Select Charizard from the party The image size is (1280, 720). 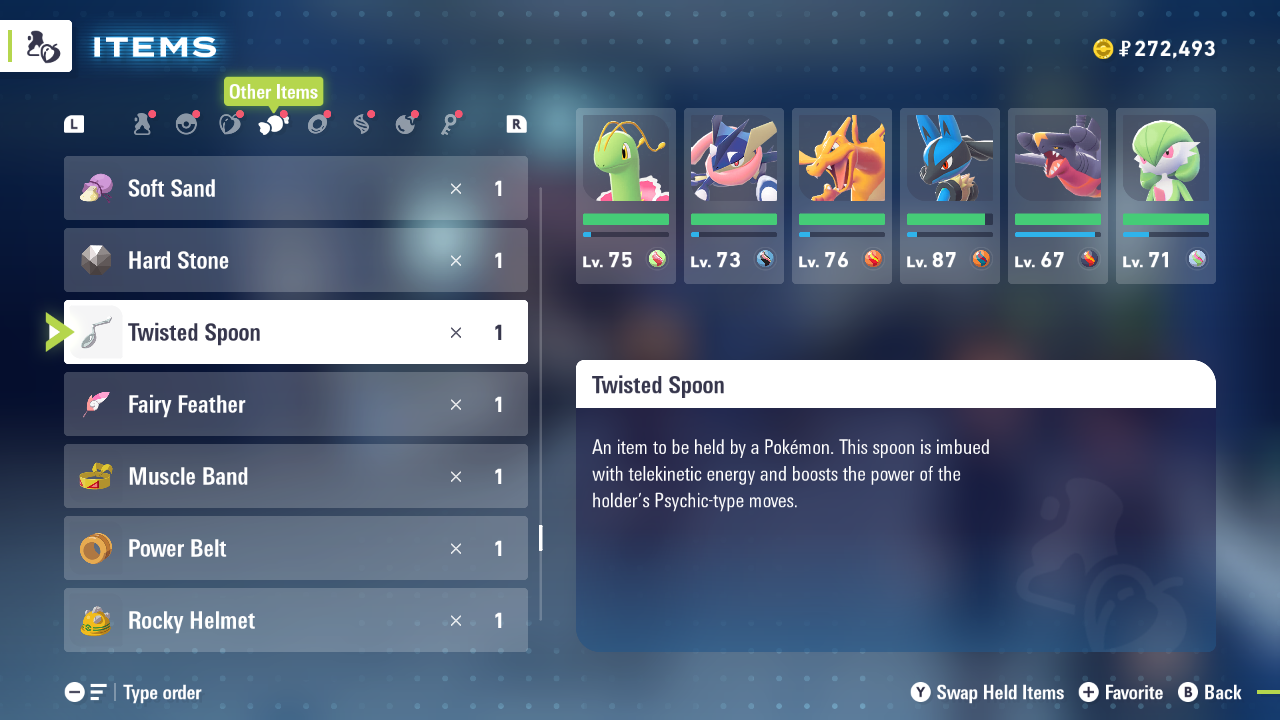[x=842, y=195]
